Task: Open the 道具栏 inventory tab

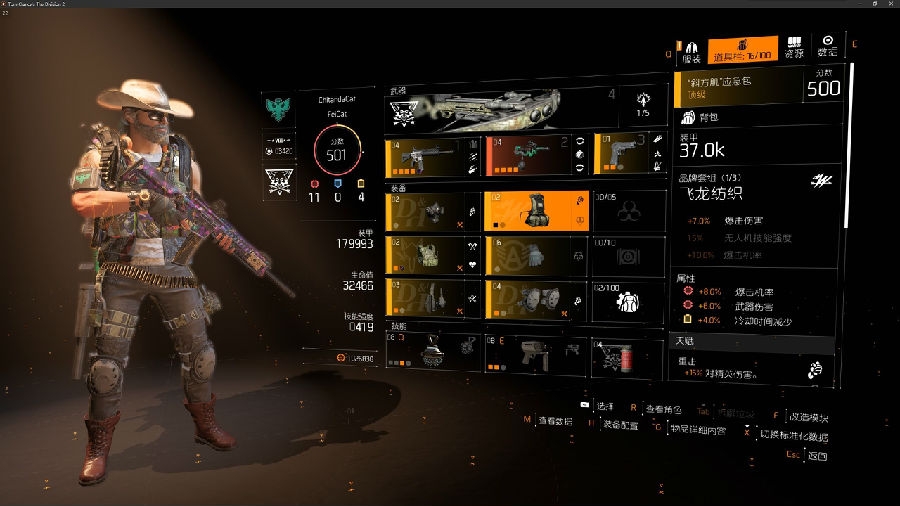Action: click(742, 51)
